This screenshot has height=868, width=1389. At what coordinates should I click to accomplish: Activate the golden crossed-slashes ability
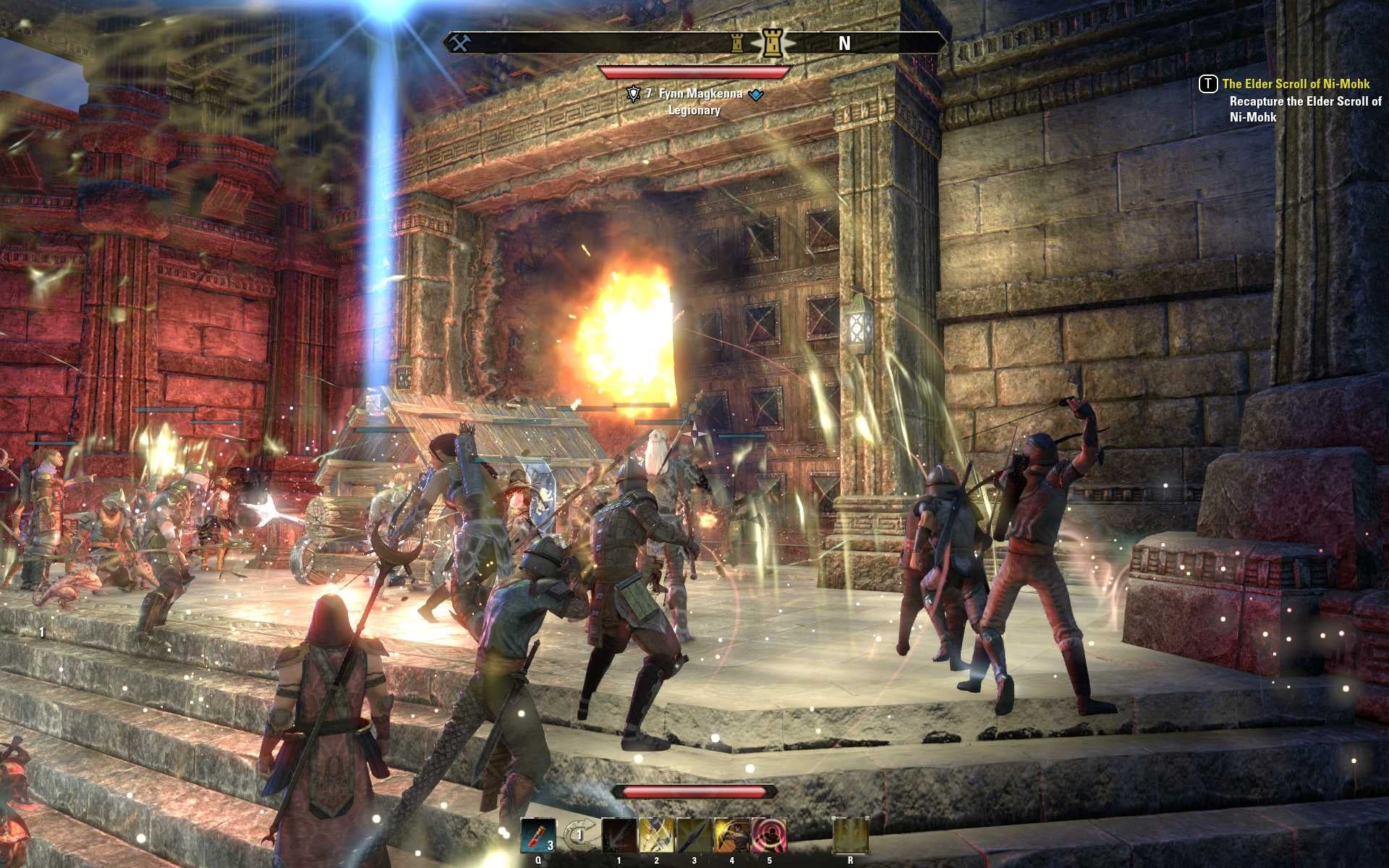pyautogui.click(x=657, y=835)
